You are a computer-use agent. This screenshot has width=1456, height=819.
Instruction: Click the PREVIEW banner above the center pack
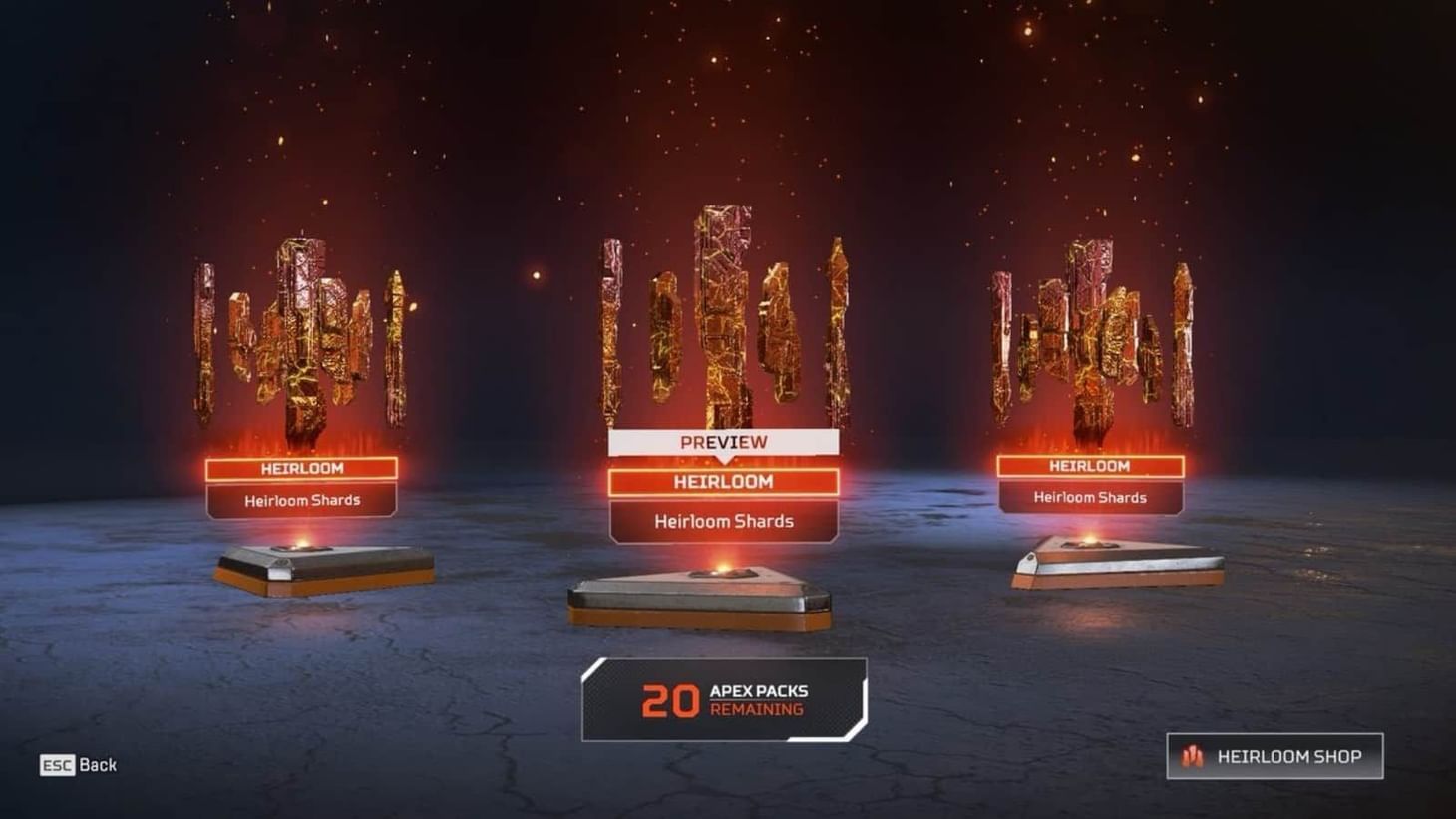coord(722,442)
